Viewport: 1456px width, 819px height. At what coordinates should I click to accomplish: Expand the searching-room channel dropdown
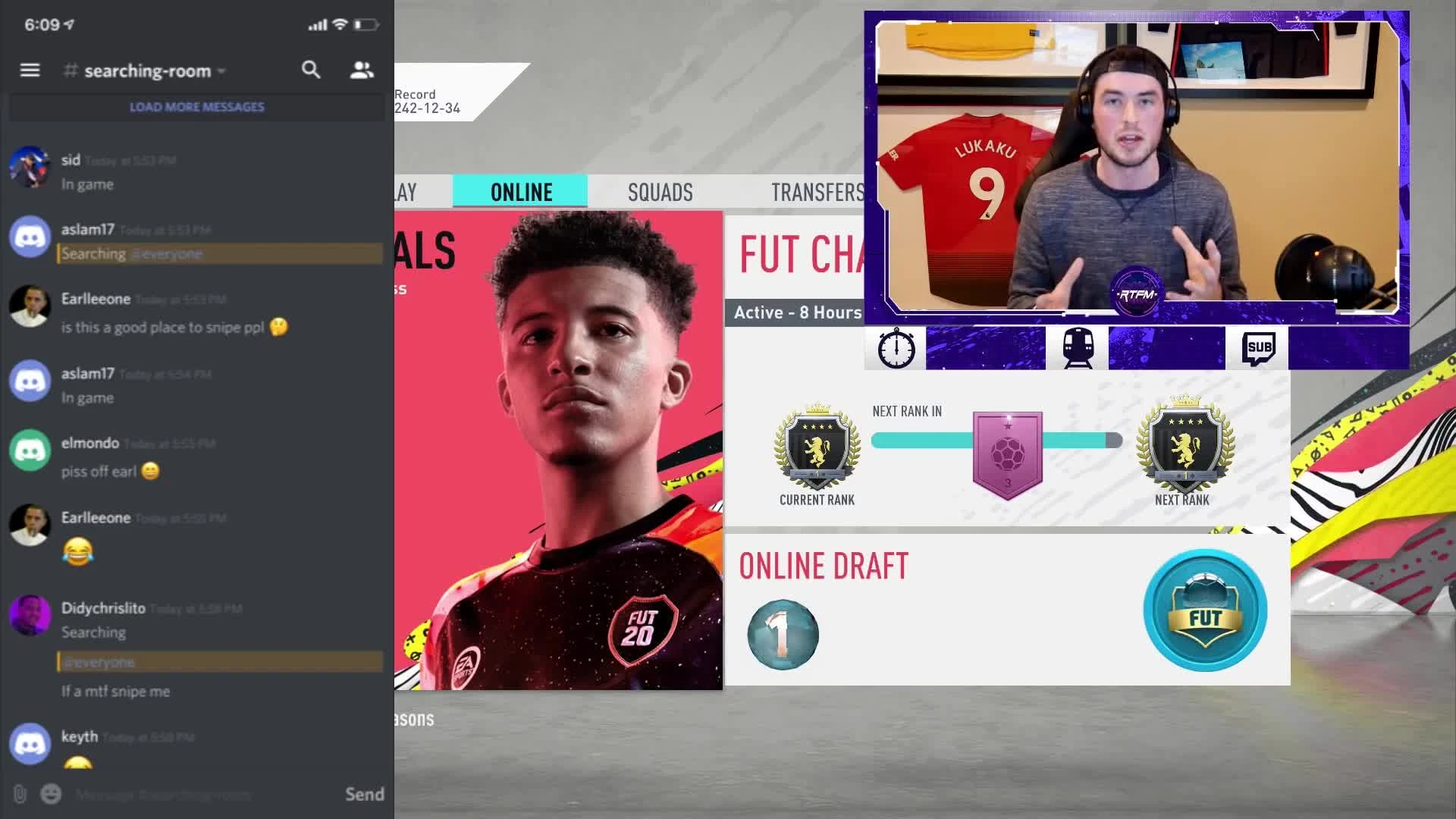pyautogui.click(x=221, y=71)
